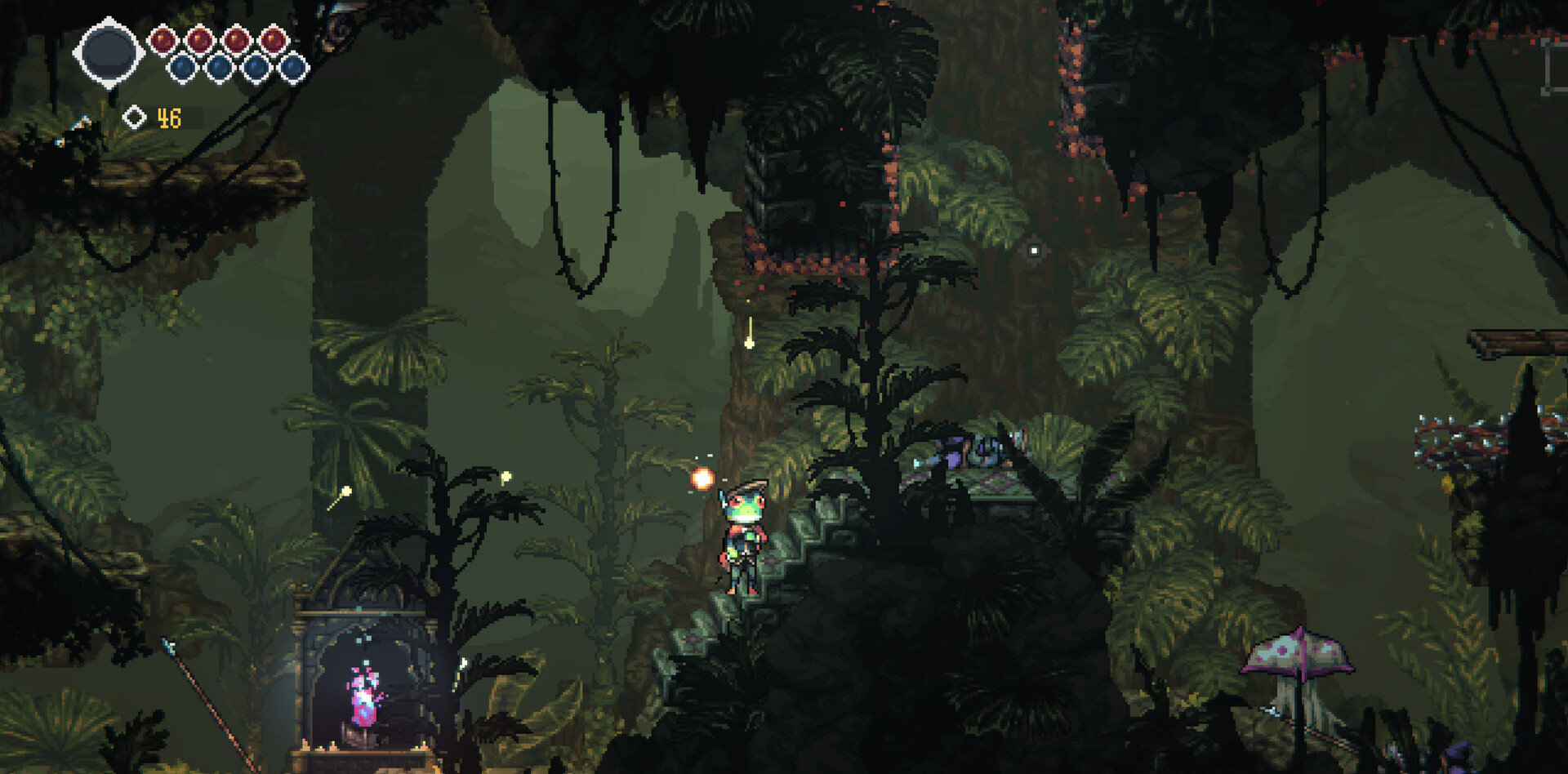Click the third blue mana orb
1568x774 pixels.
click(x=256, y=67)
